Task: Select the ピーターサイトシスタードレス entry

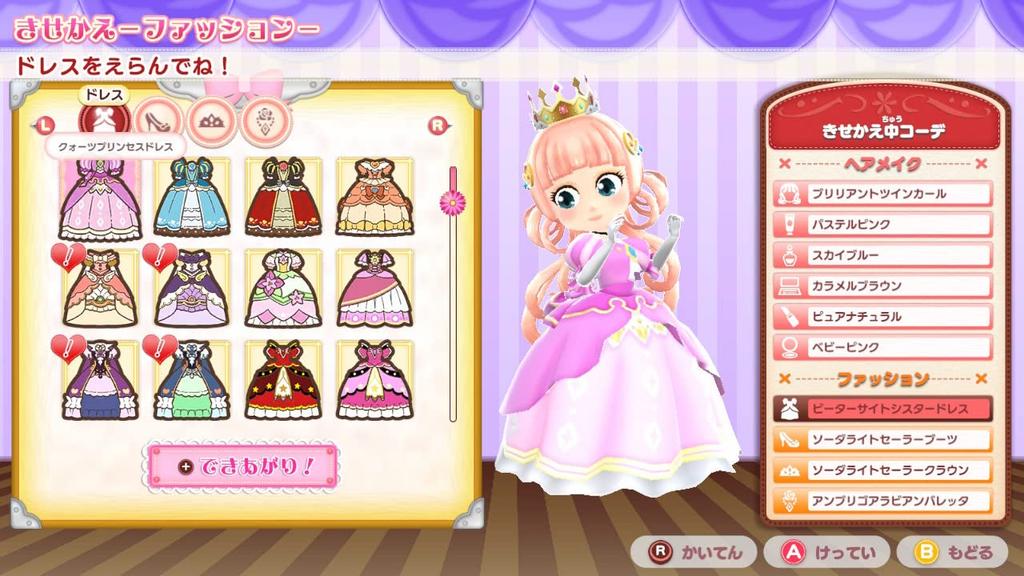Action: tap(882, 409)
